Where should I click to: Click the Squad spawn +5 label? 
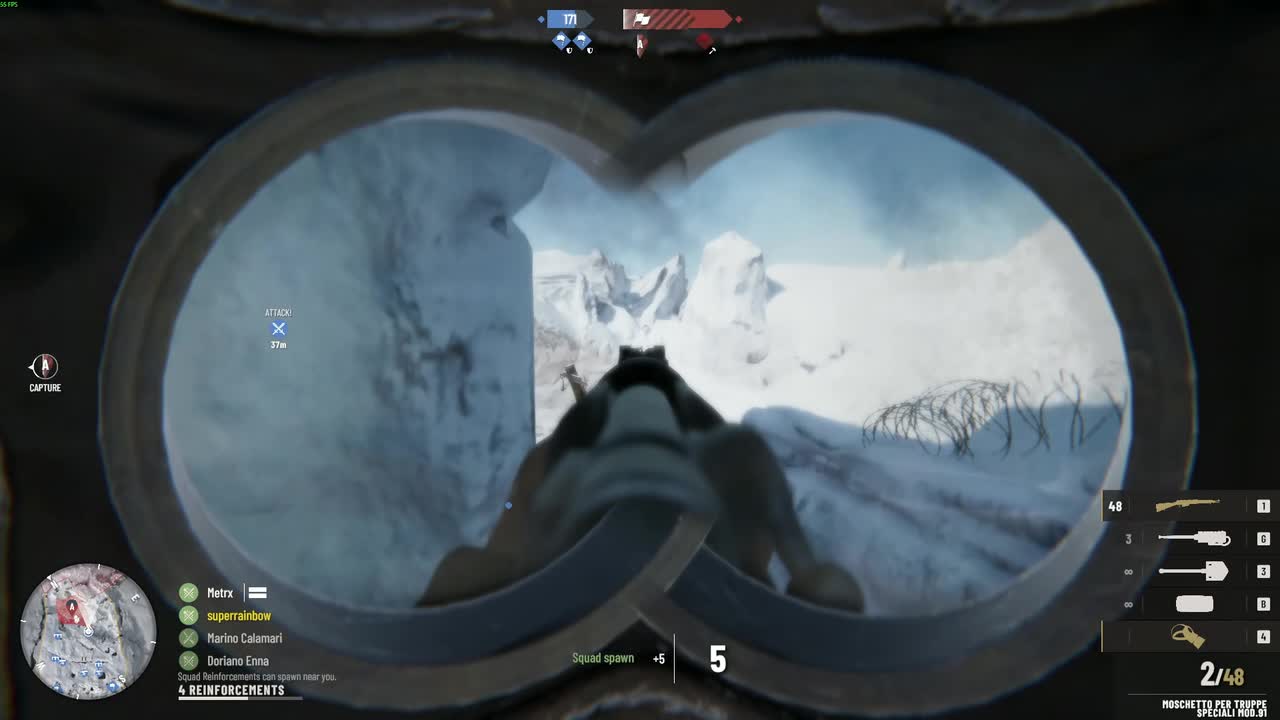[x=603, y=658]
